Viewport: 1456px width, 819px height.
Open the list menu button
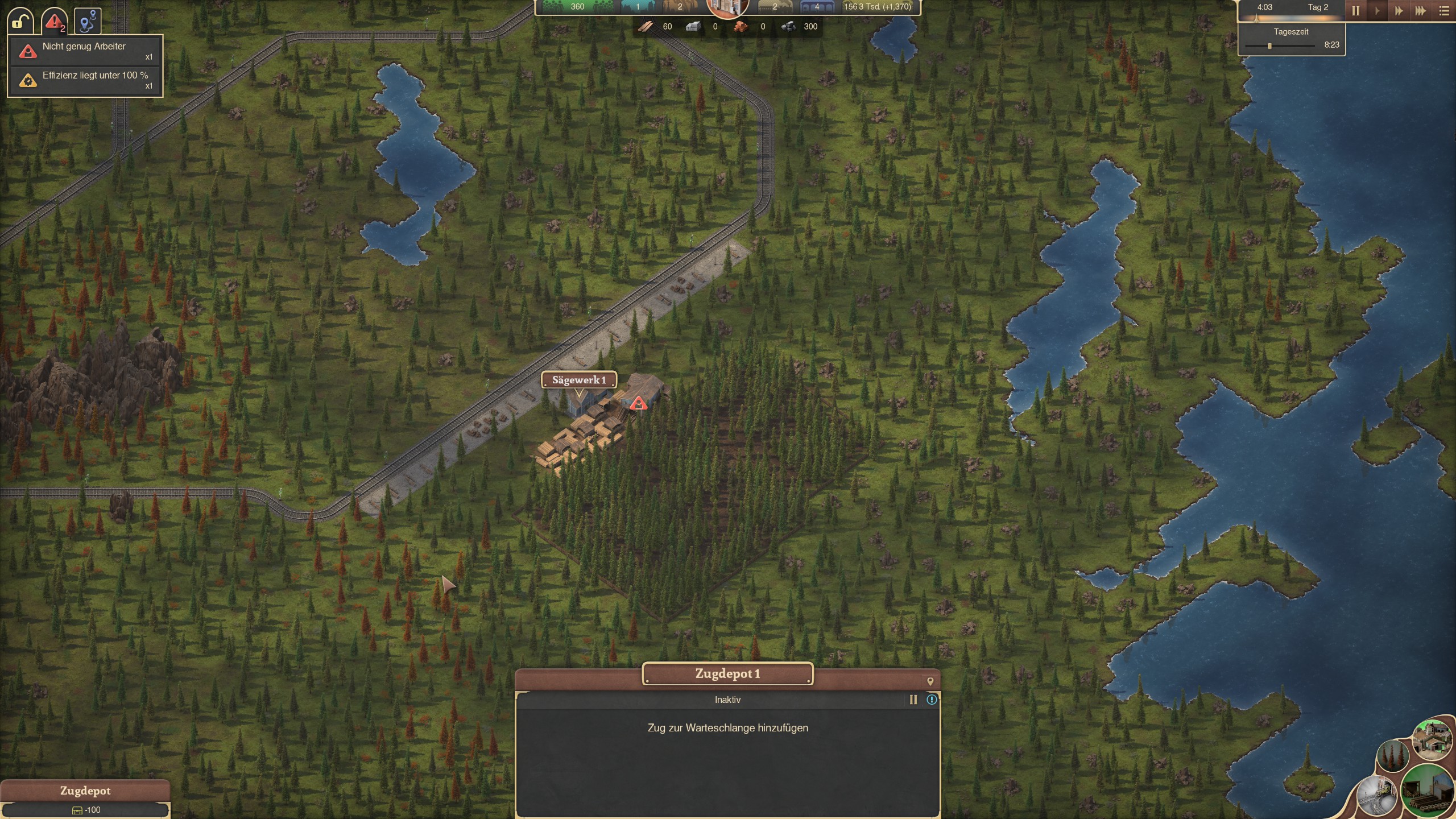[x=1444, y=11]
